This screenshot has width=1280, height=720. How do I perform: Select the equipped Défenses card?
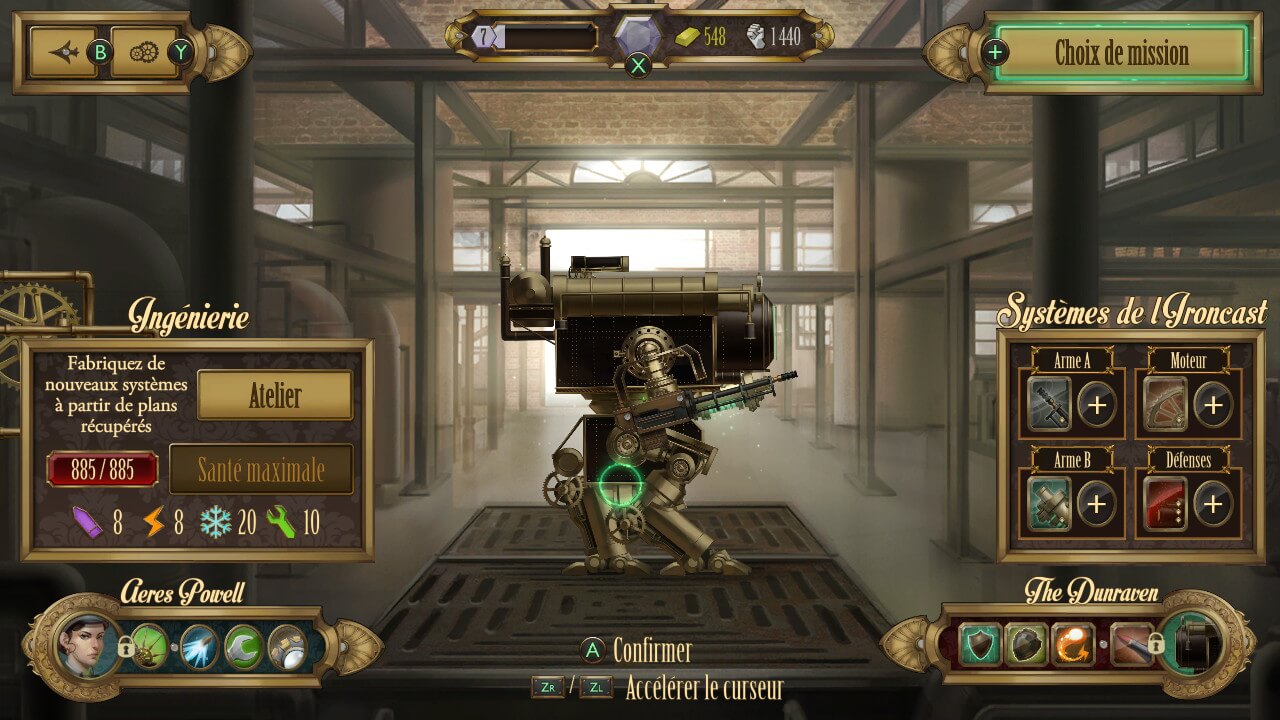1166,503
